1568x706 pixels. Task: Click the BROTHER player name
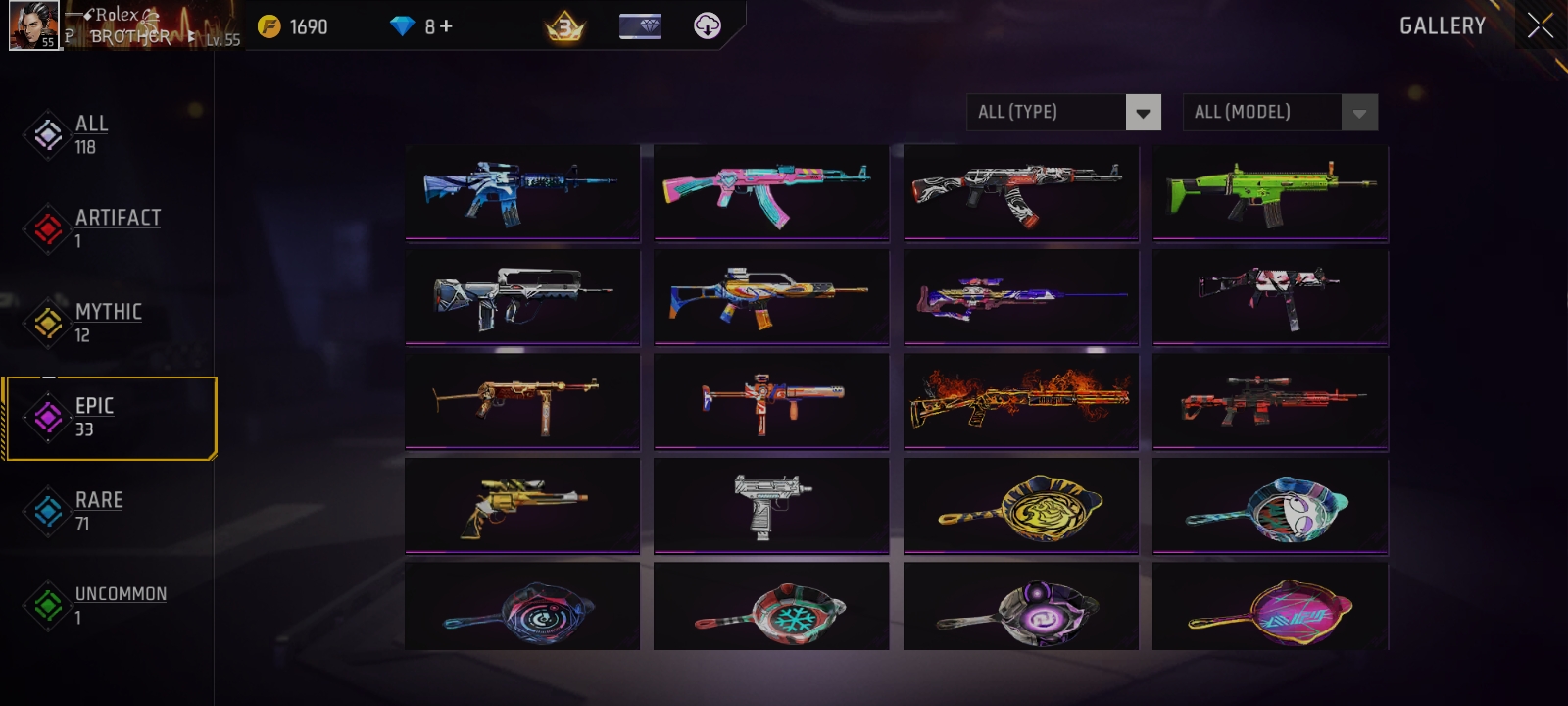pos(125,36)
